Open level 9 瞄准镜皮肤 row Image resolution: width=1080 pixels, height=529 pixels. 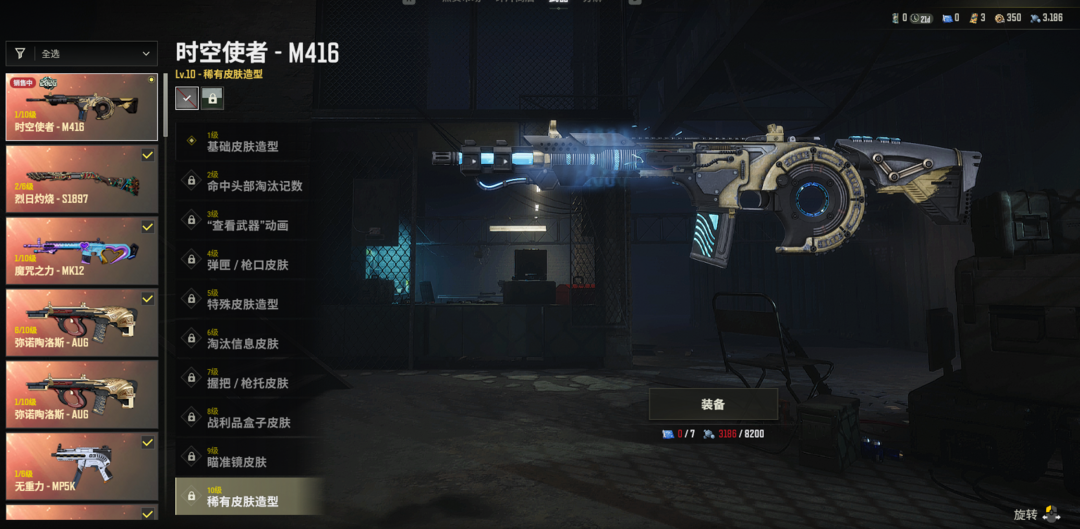[x=250, y=458]
